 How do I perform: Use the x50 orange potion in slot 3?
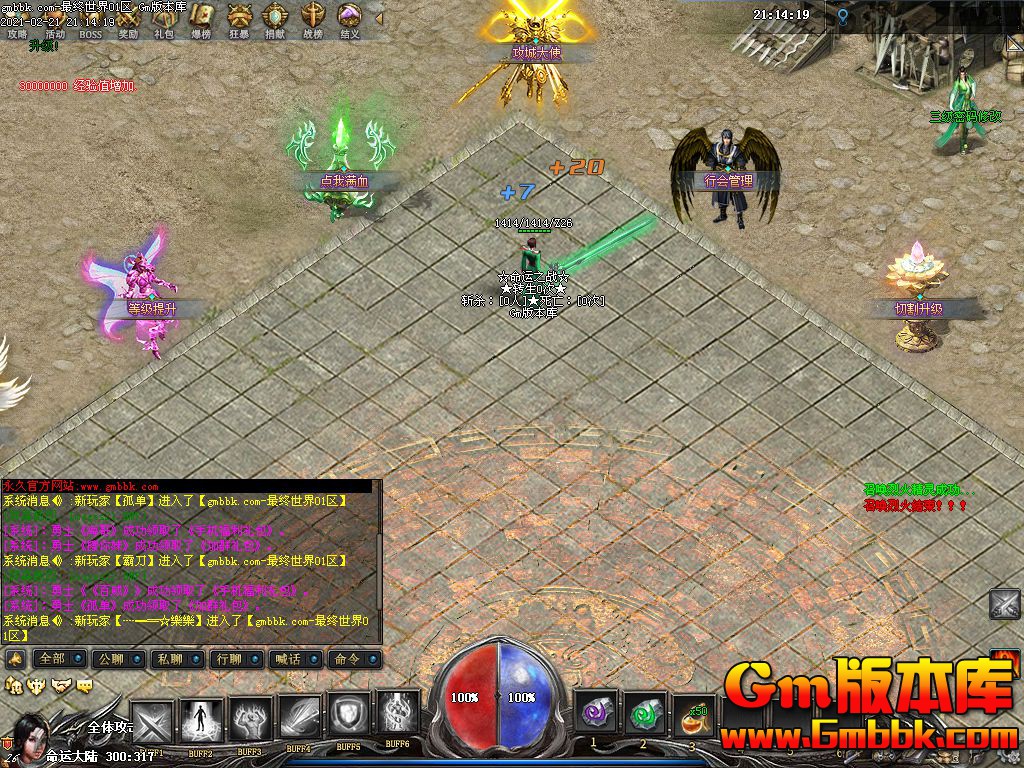pyautogui.click(x=694, y=717)
